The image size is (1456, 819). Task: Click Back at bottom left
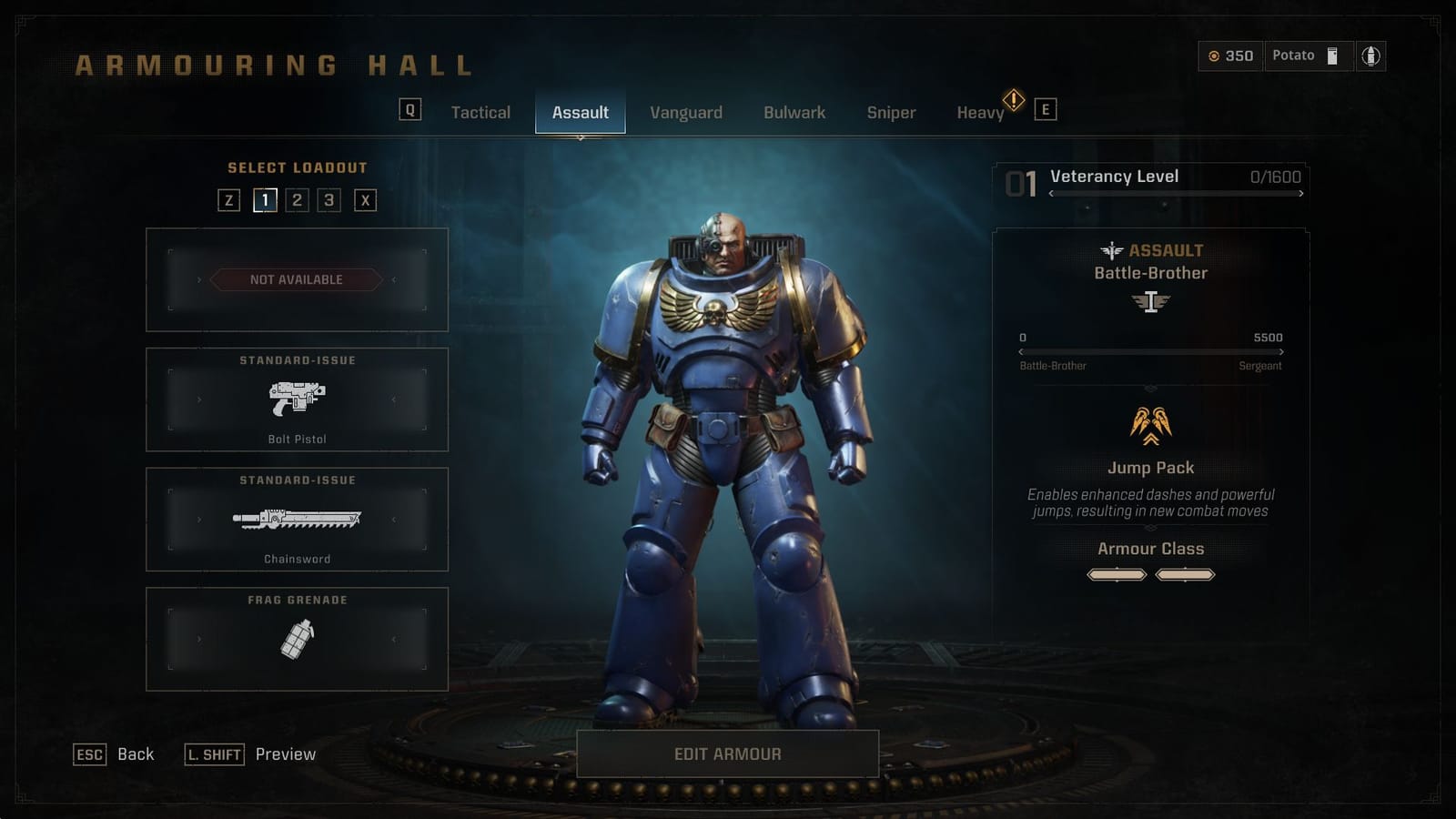point(135,753)
